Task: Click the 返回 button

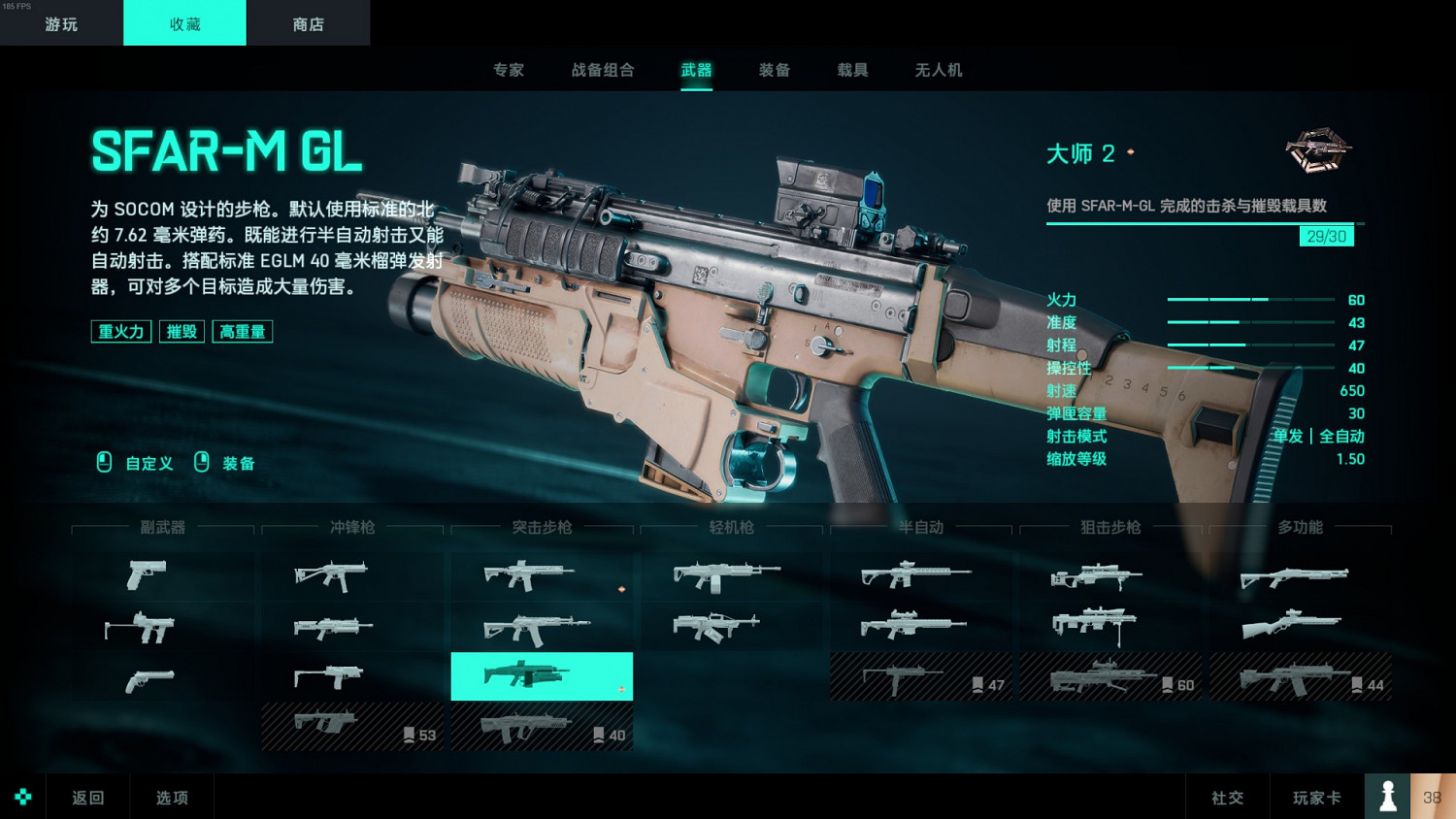Action: click(86, 797)
